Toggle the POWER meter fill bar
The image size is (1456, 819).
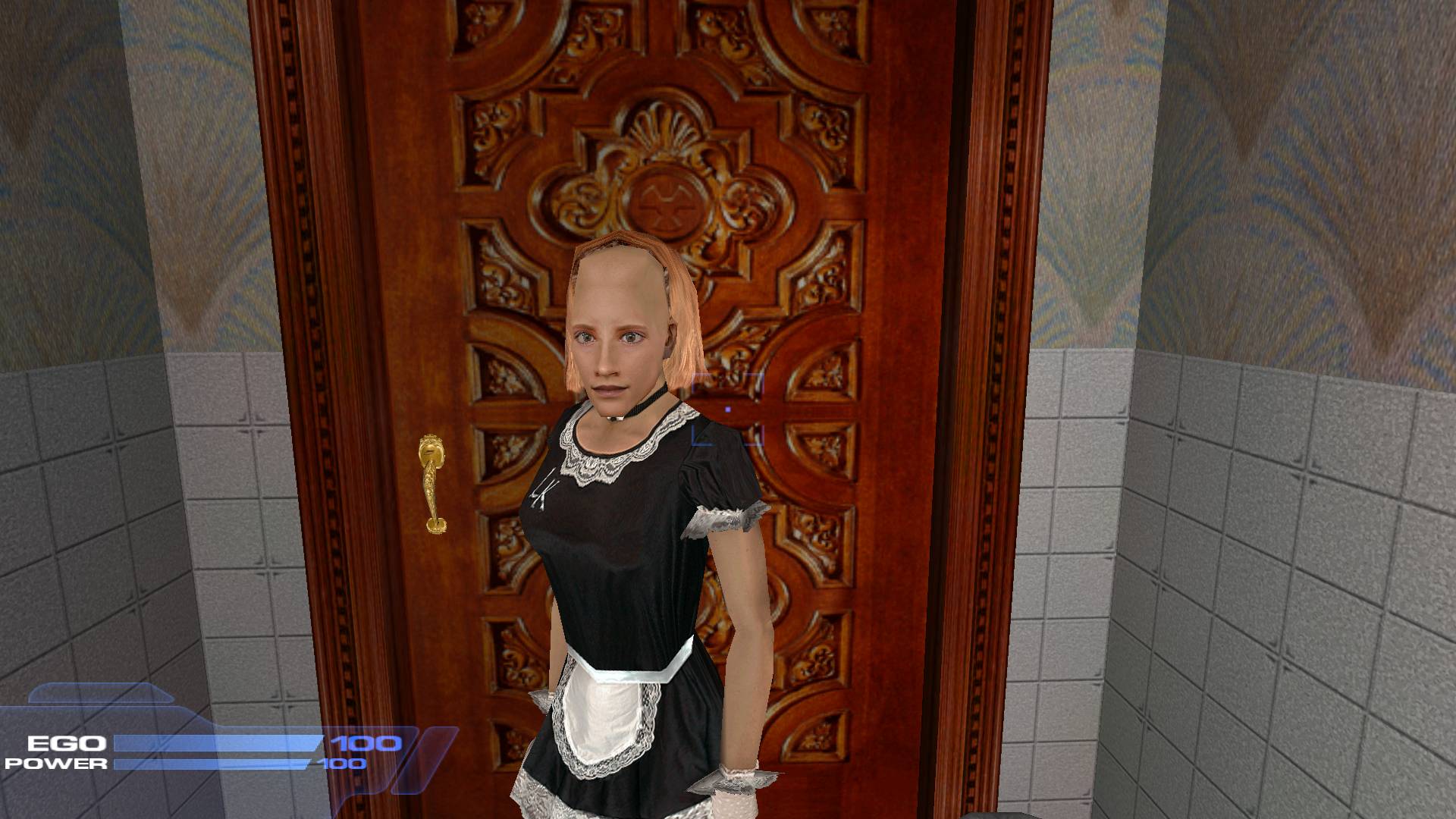click(x=216, y=762)
